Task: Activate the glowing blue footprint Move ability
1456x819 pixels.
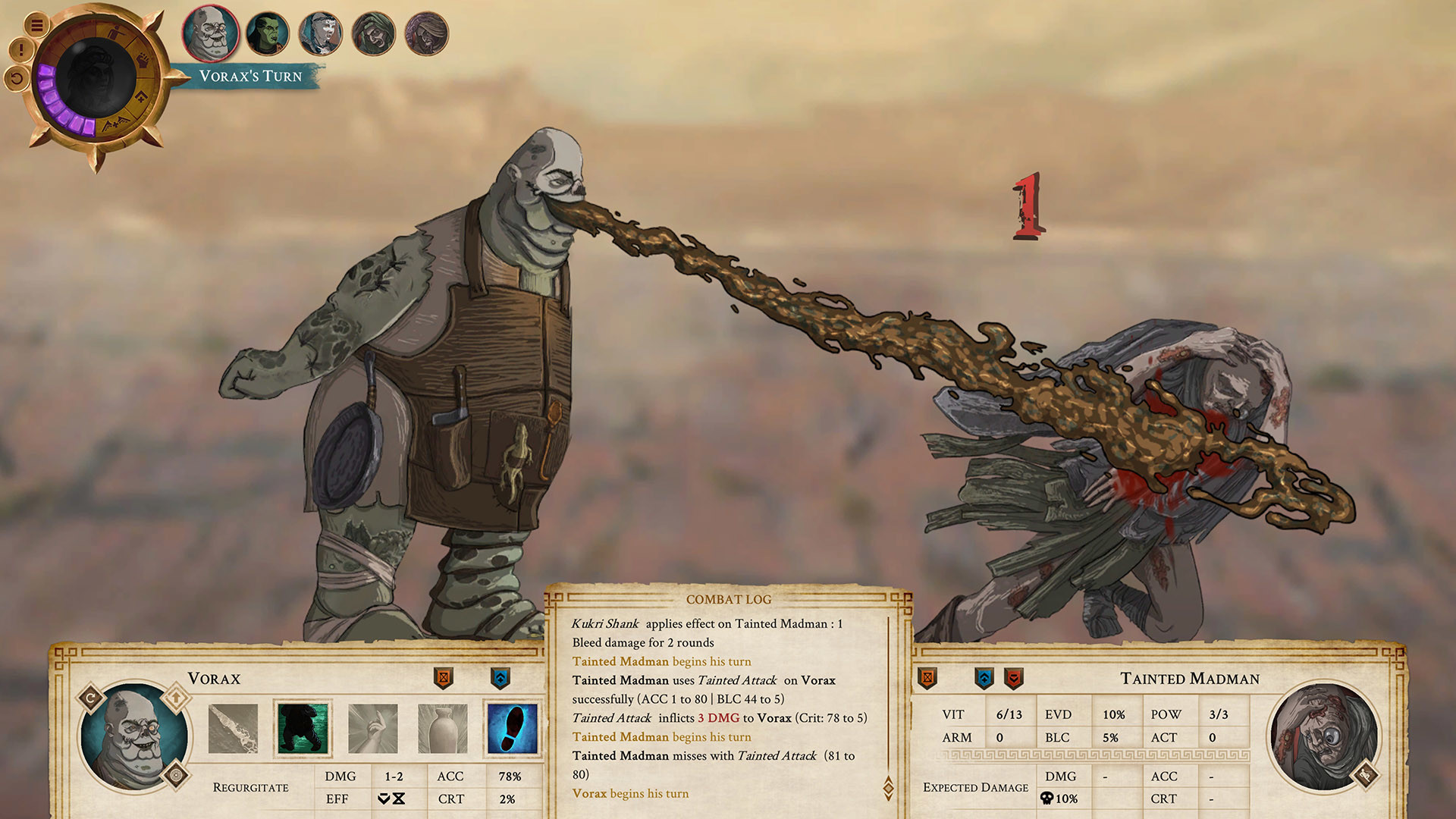Action: click(x=514, y=730)
